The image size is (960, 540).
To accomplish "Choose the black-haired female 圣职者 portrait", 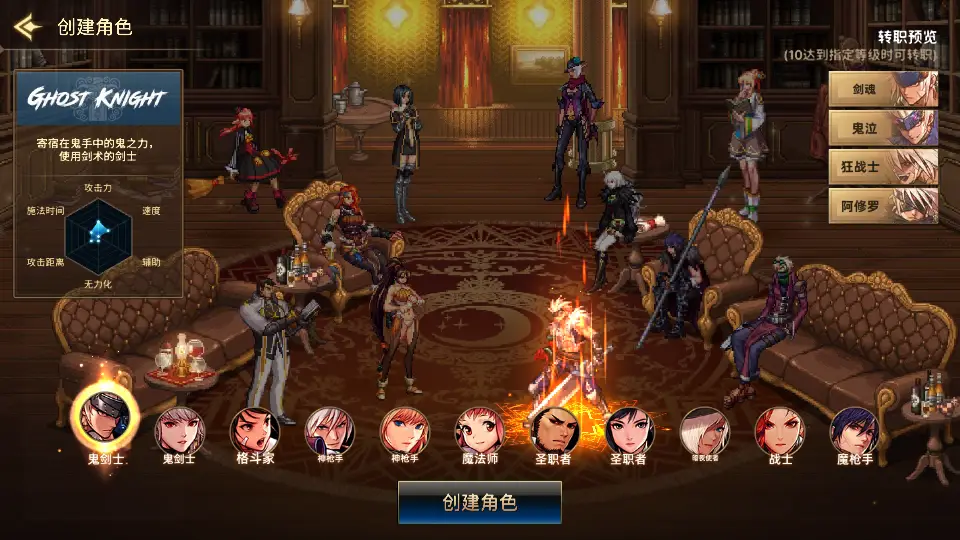I will pos(629,430).
